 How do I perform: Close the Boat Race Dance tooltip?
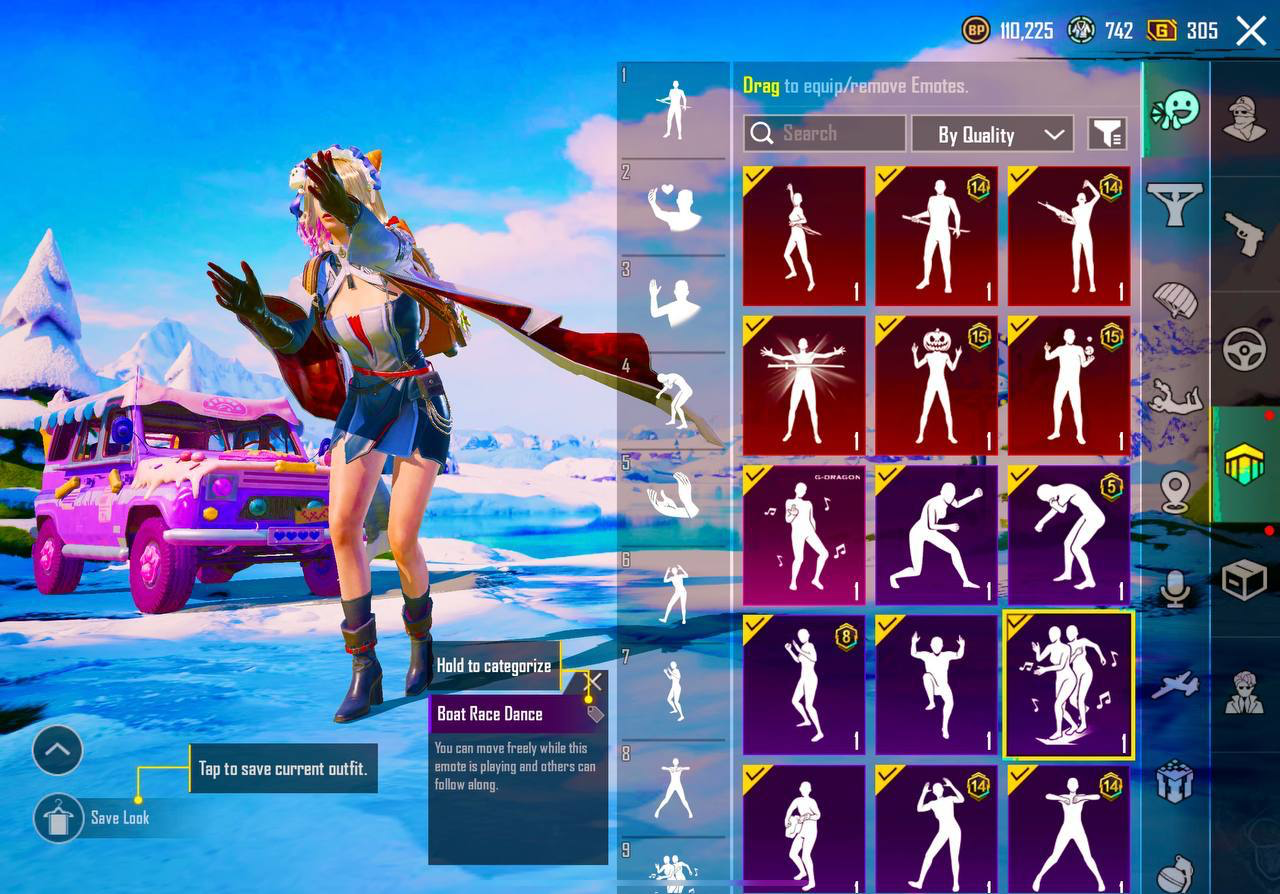[x=592, y=682]
